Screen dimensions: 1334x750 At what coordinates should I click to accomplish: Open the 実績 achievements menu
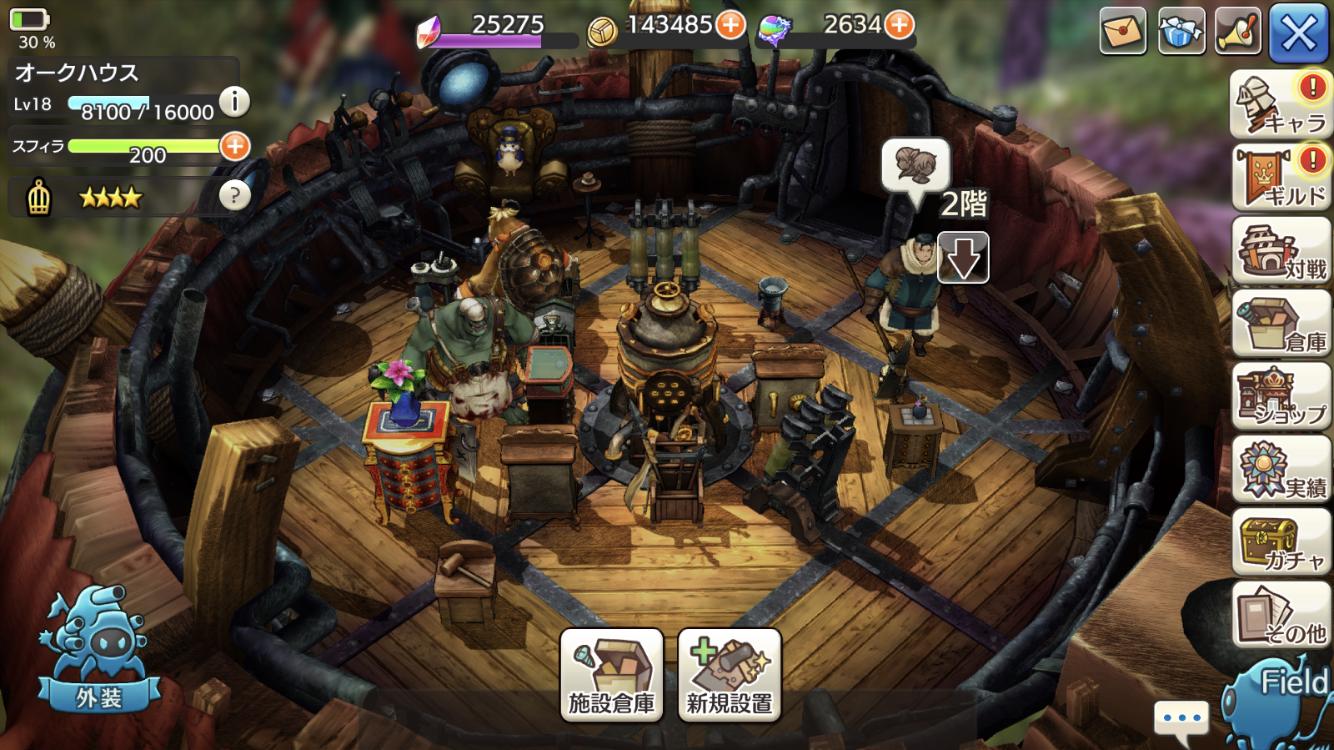point(1280,469)
